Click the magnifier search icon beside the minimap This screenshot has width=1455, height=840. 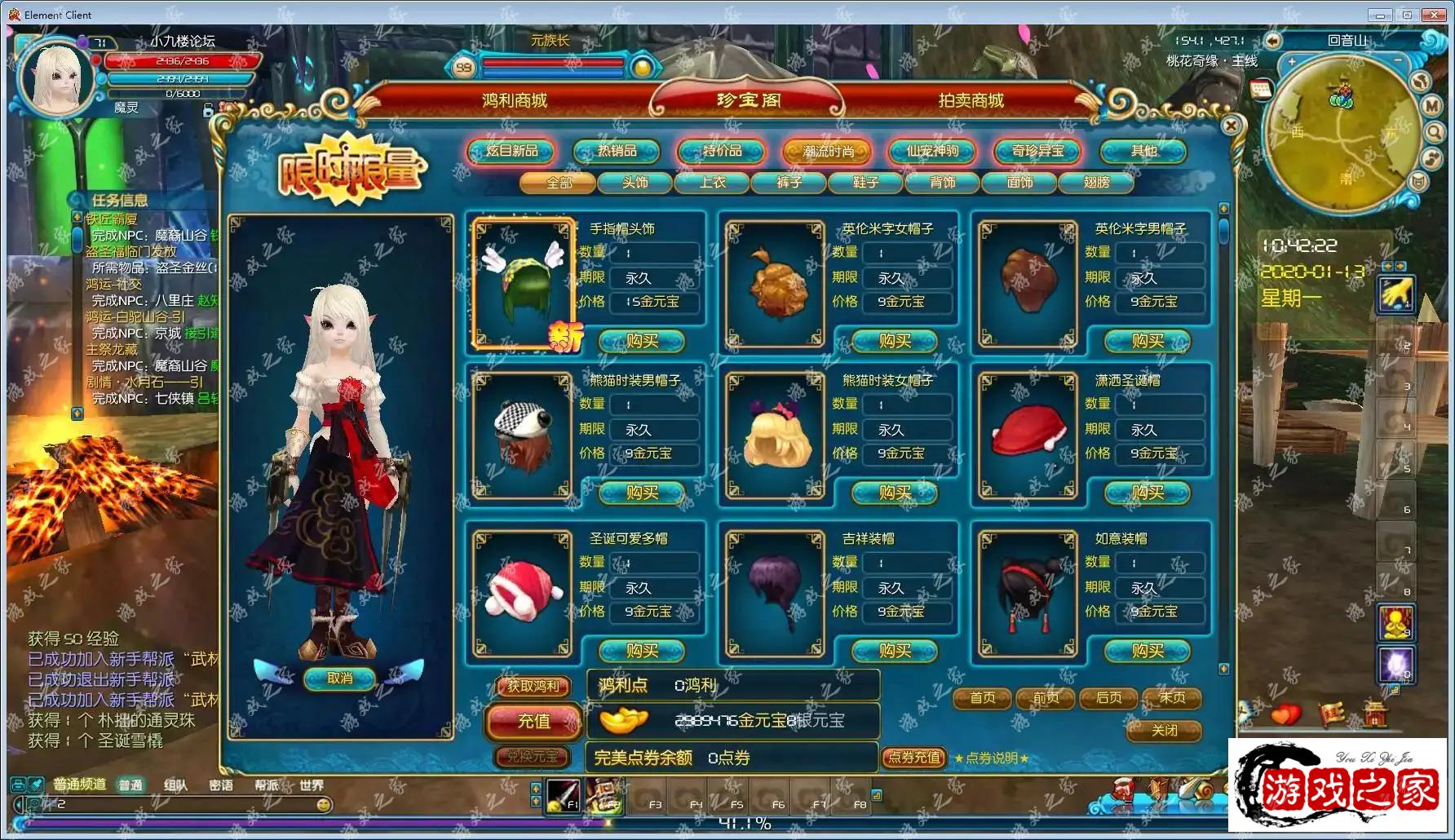tap(1434, 132)
